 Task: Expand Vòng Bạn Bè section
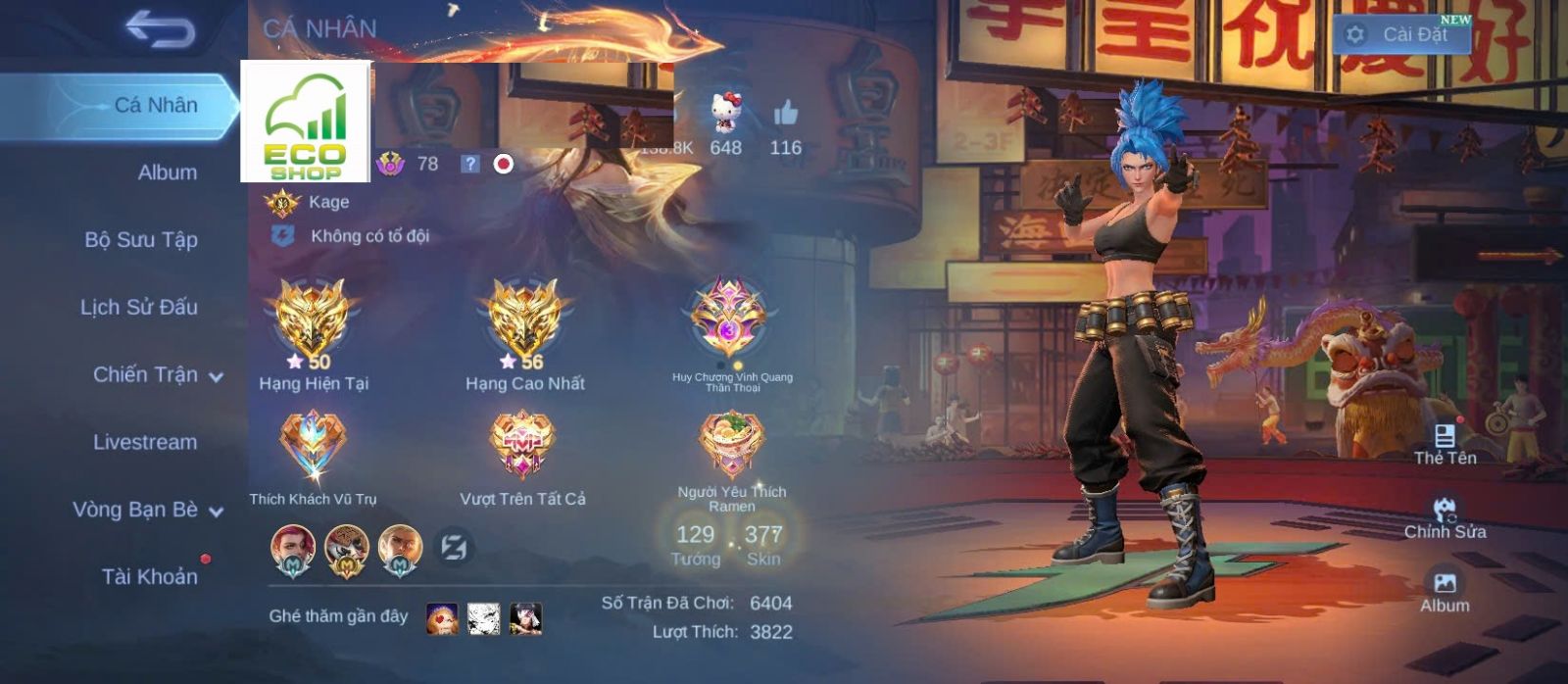click(147, 510)
